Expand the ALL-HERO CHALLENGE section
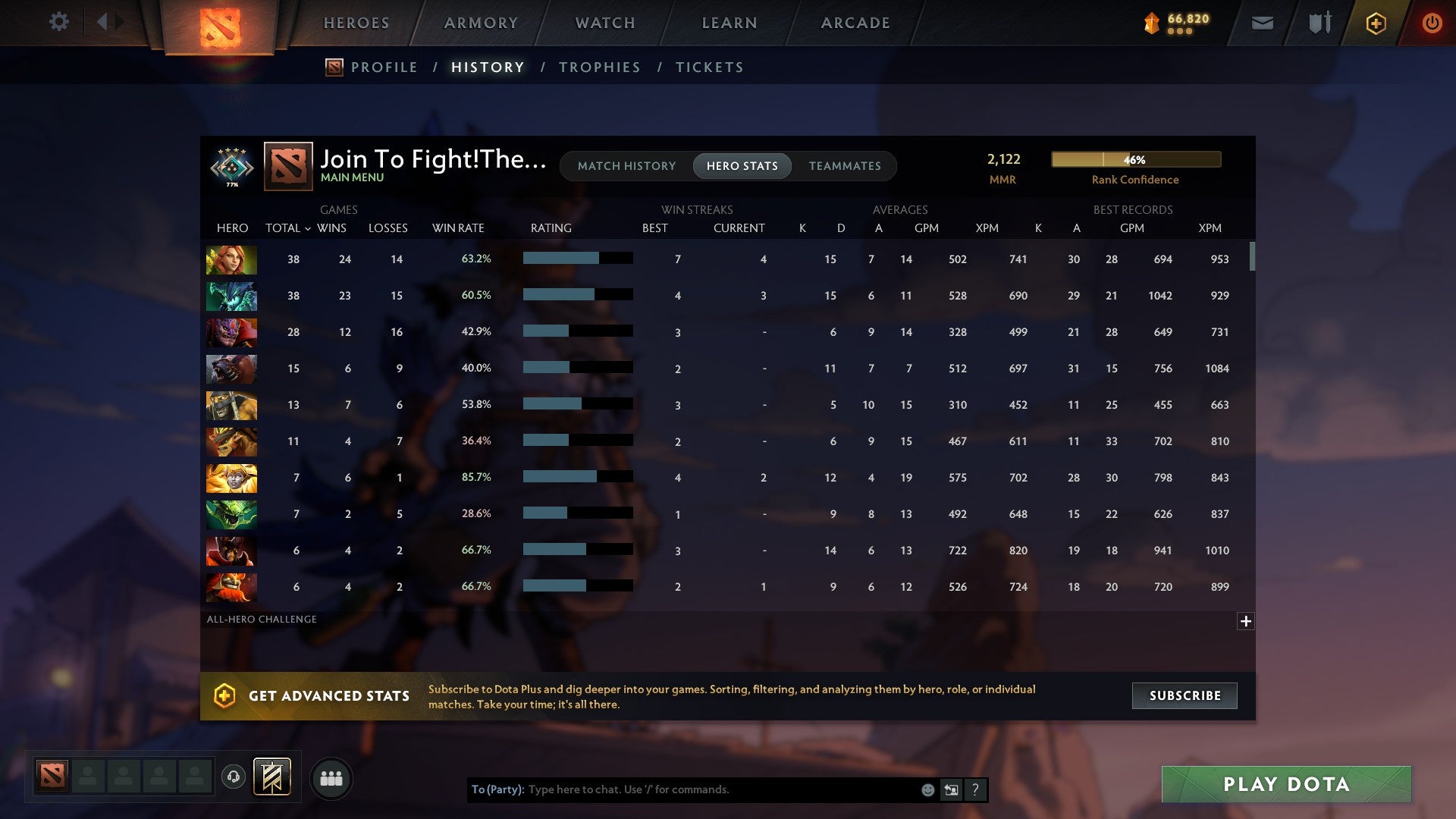Viewport: 1456px width, 819px height. 1246,620
